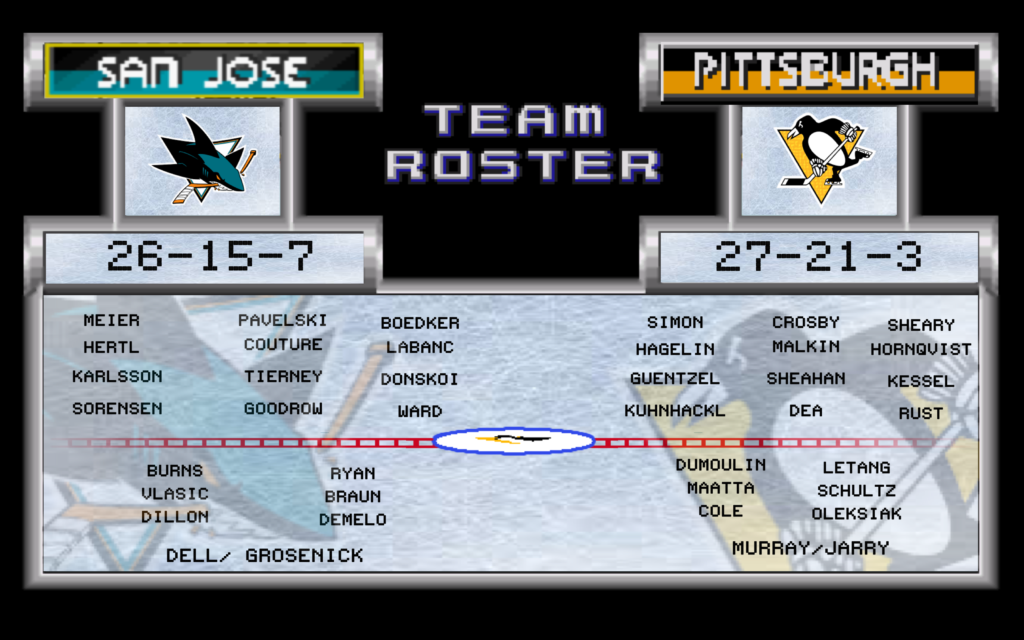Select the Pittsburgh team banner
Image resolution: width=1024 pixels, height=640 pixels.
[819, 72]
